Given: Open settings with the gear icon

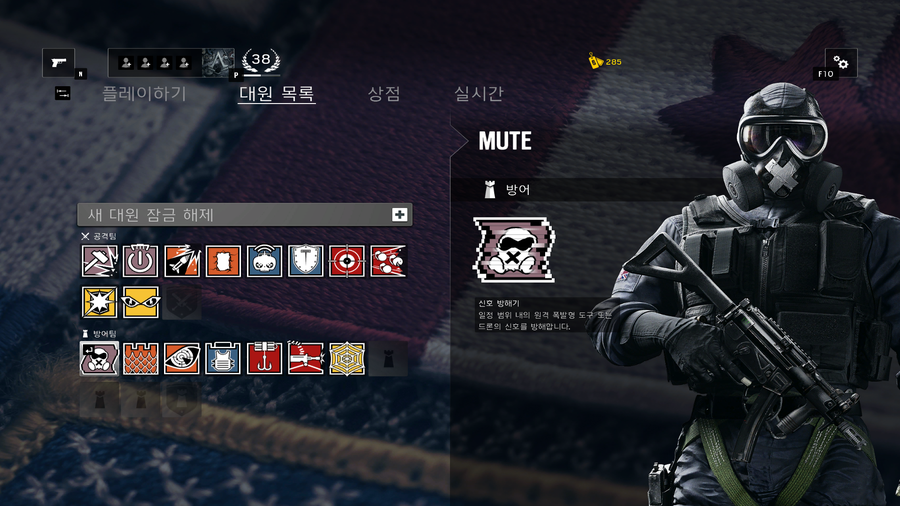Looking at the screenshot, I should pos(840,63).
